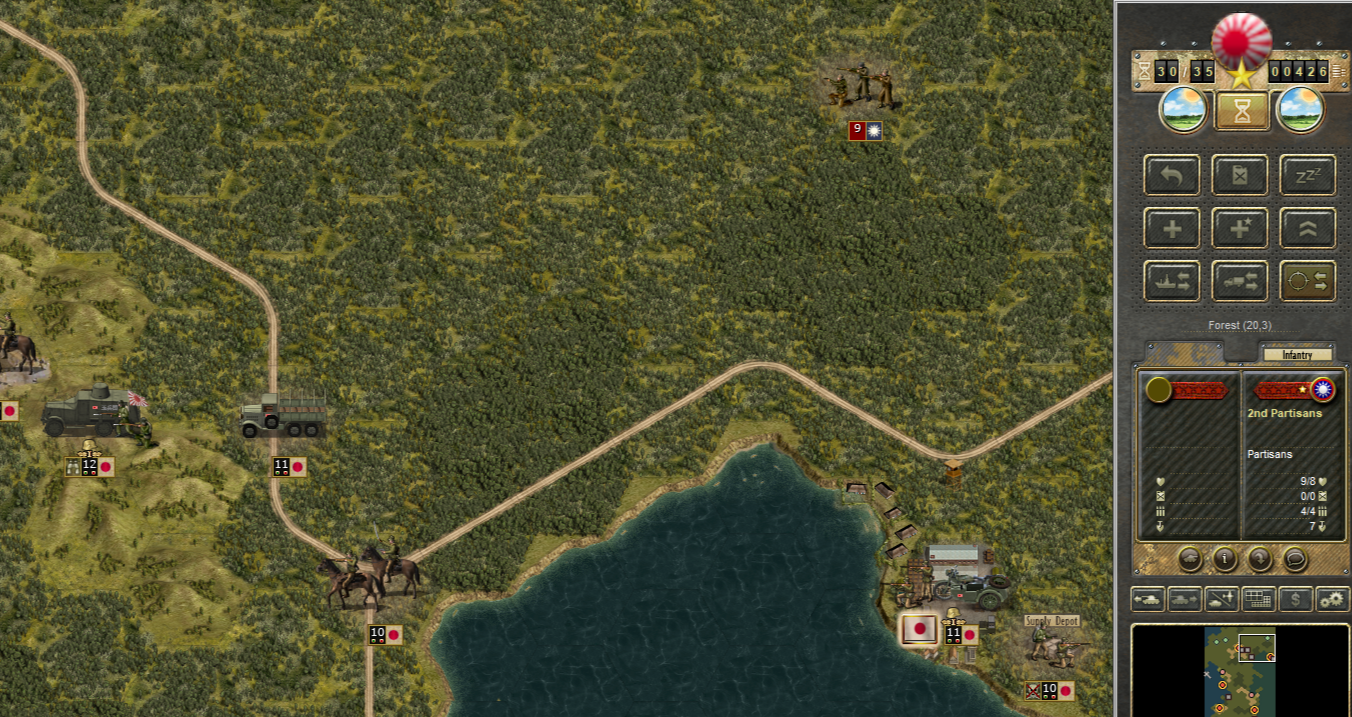Click the round curved-arrow button
The width and height of the screenshot is (1352, 717).
(1259, 558)
